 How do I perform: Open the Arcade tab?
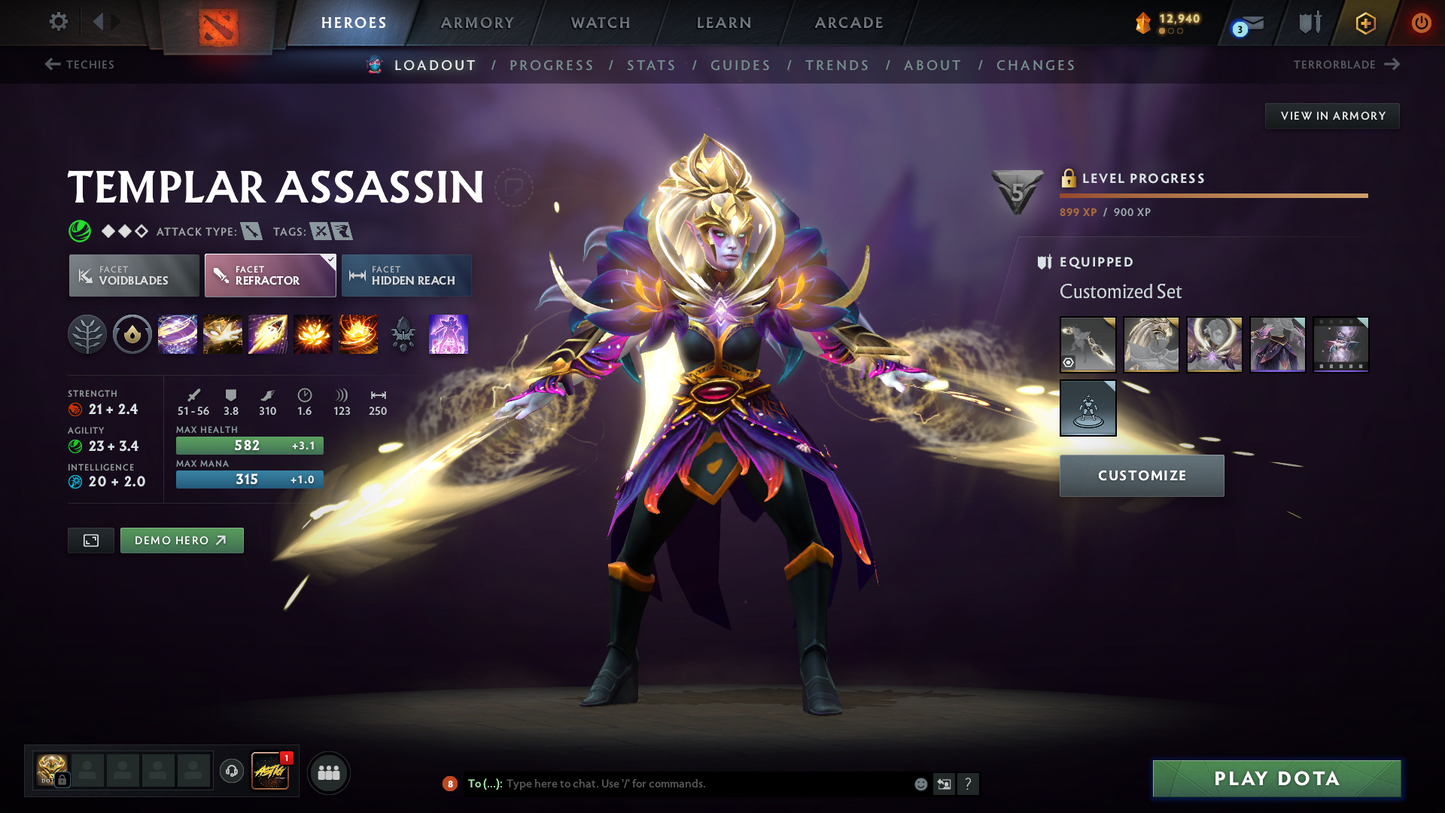(849, 23)
